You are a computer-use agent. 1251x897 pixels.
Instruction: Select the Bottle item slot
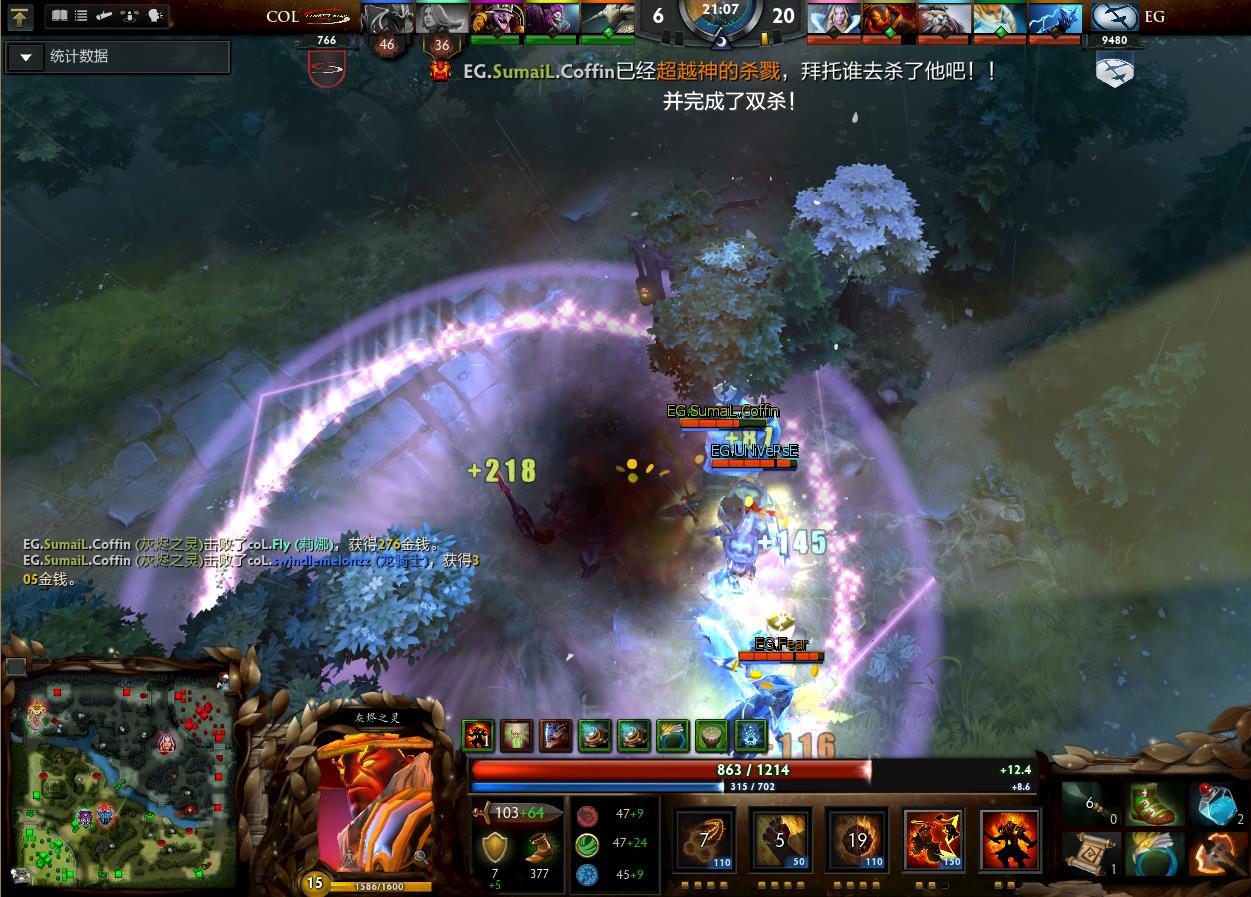[1217, 806]
